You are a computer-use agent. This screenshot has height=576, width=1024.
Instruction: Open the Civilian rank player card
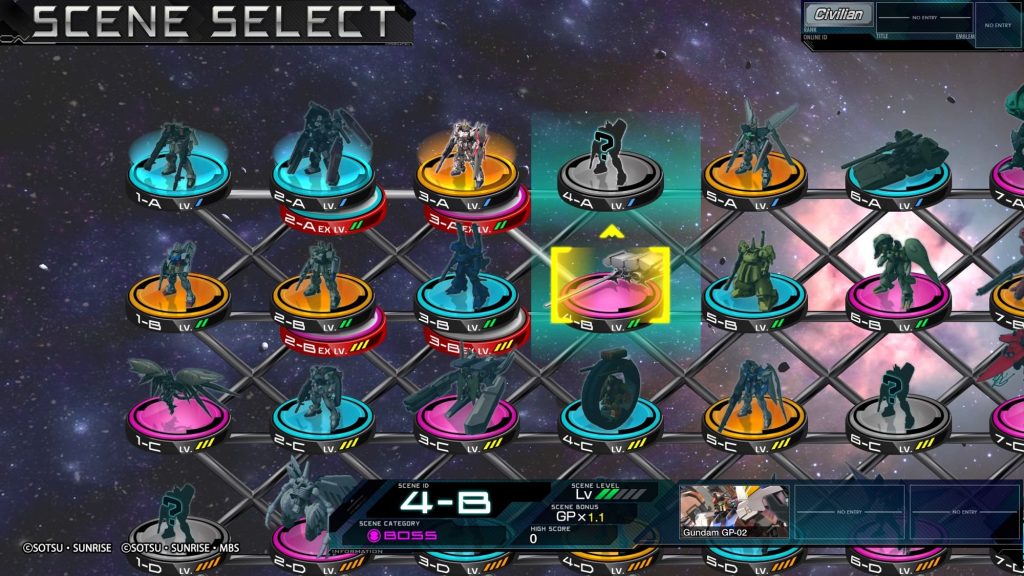tap(839, 16)
